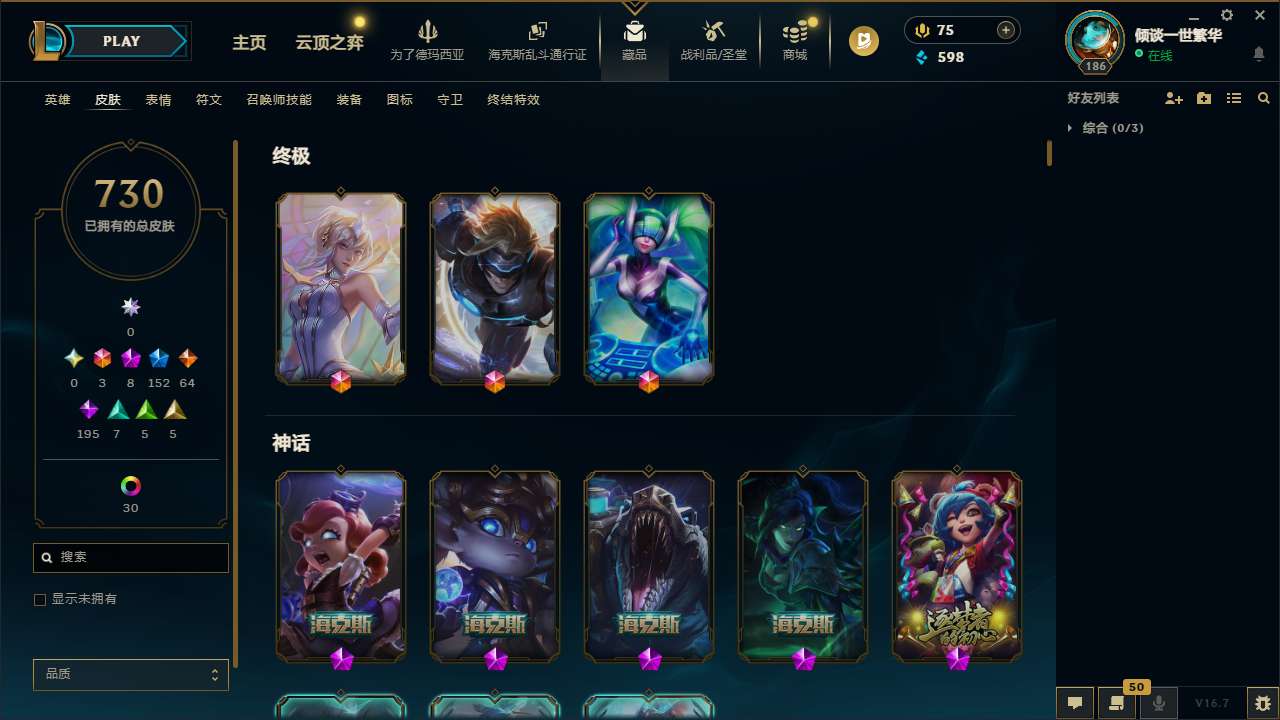Open the 为了德玛西亚 event page
Viewport: 1280px width, 720px height.
point(428,42)
